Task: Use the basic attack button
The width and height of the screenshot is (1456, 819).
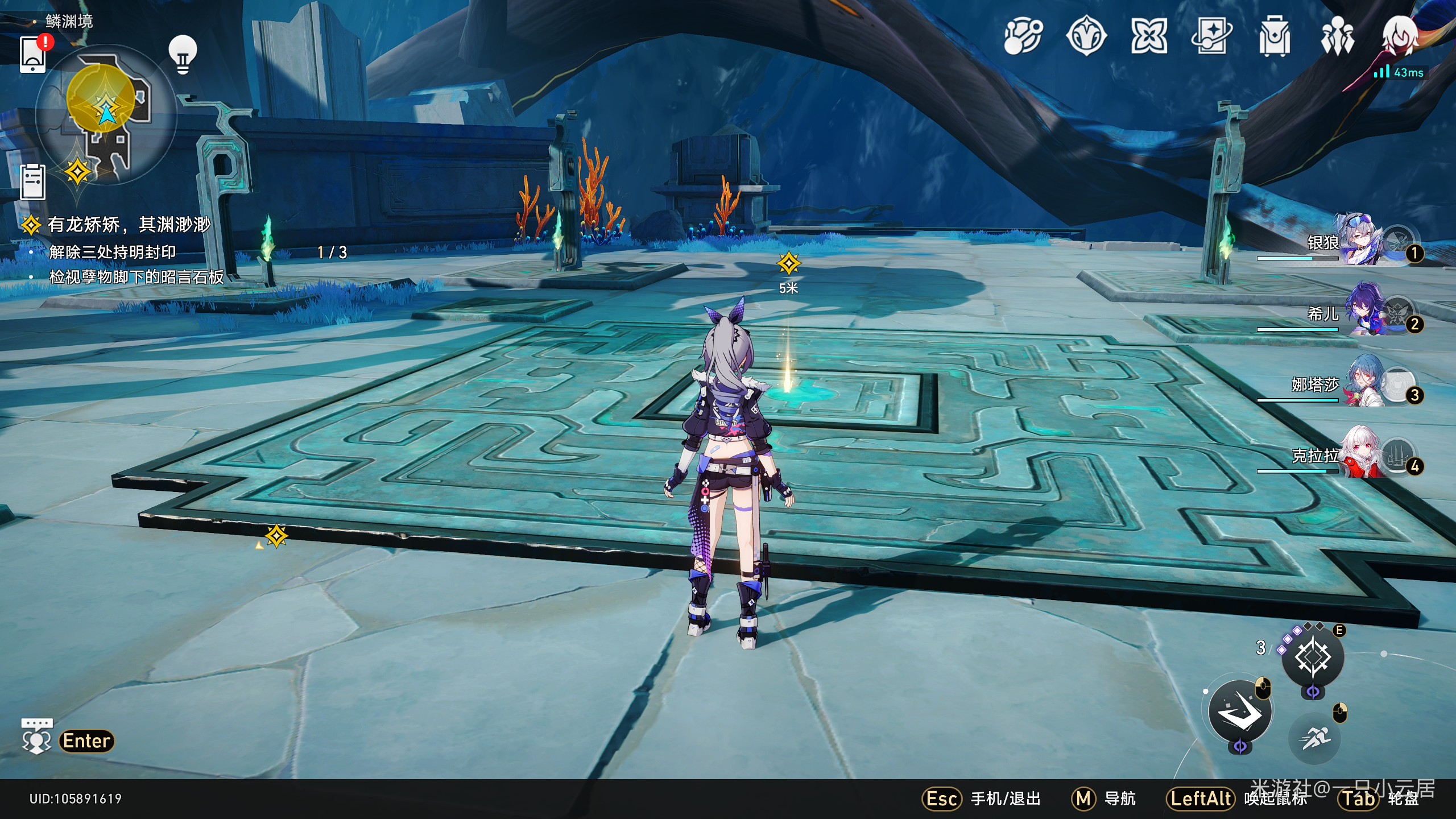Action: pos(1239,712)
